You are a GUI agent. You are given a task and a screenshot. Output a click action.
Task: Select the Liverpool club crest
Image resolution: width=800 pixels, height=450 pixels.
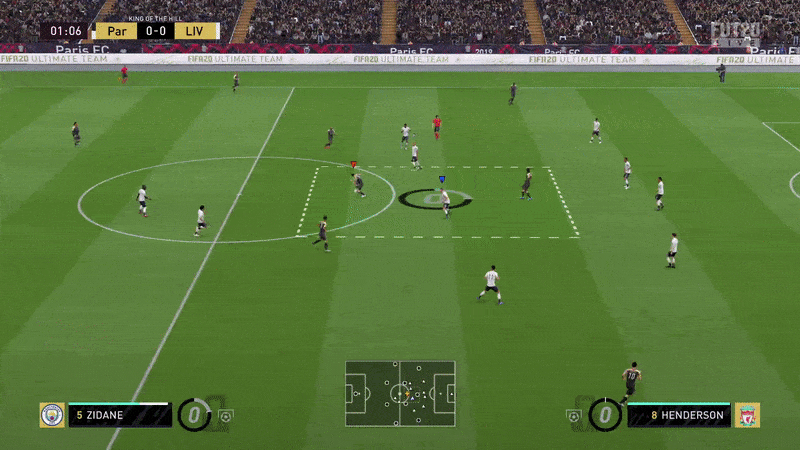click(x=747, y=415)
